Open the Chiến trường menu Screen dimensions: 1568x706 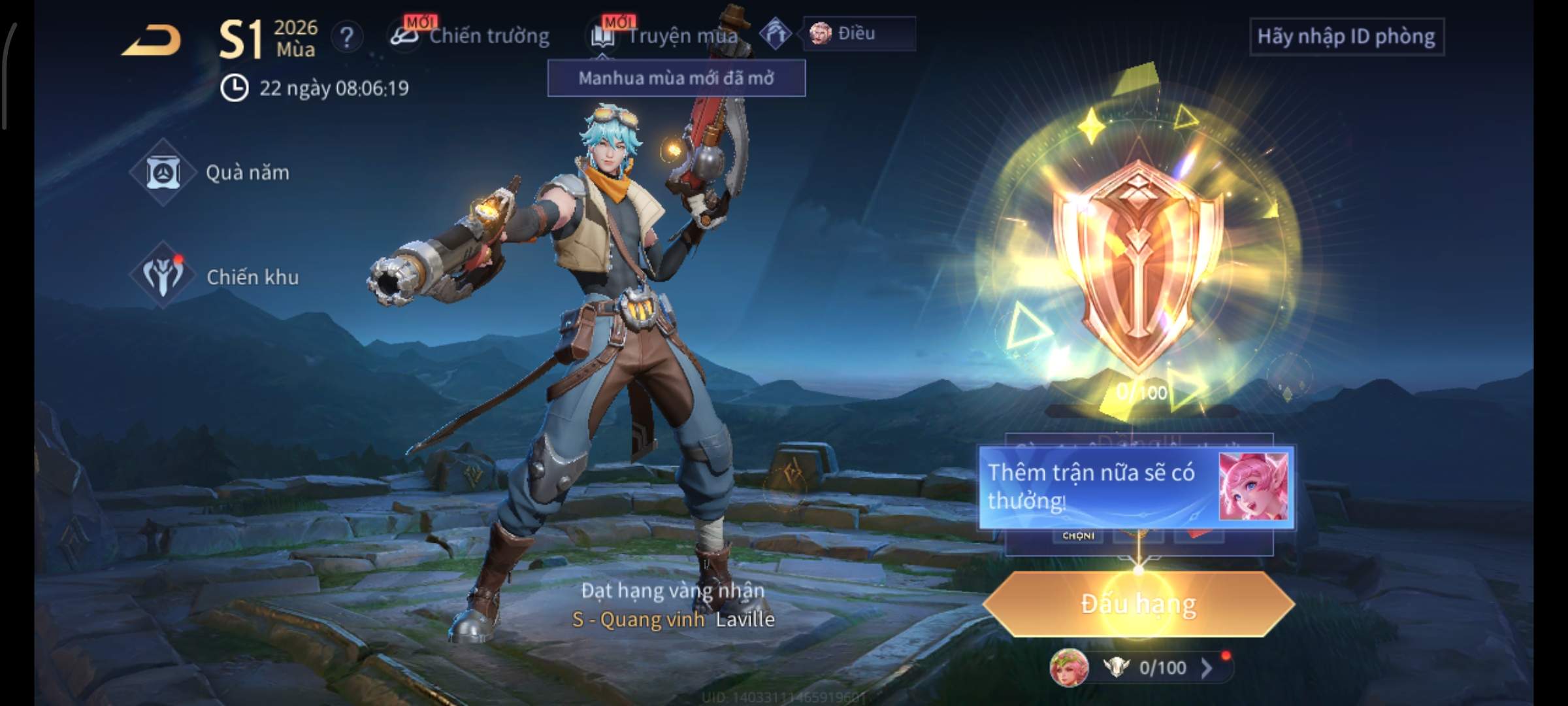(470, 35)
